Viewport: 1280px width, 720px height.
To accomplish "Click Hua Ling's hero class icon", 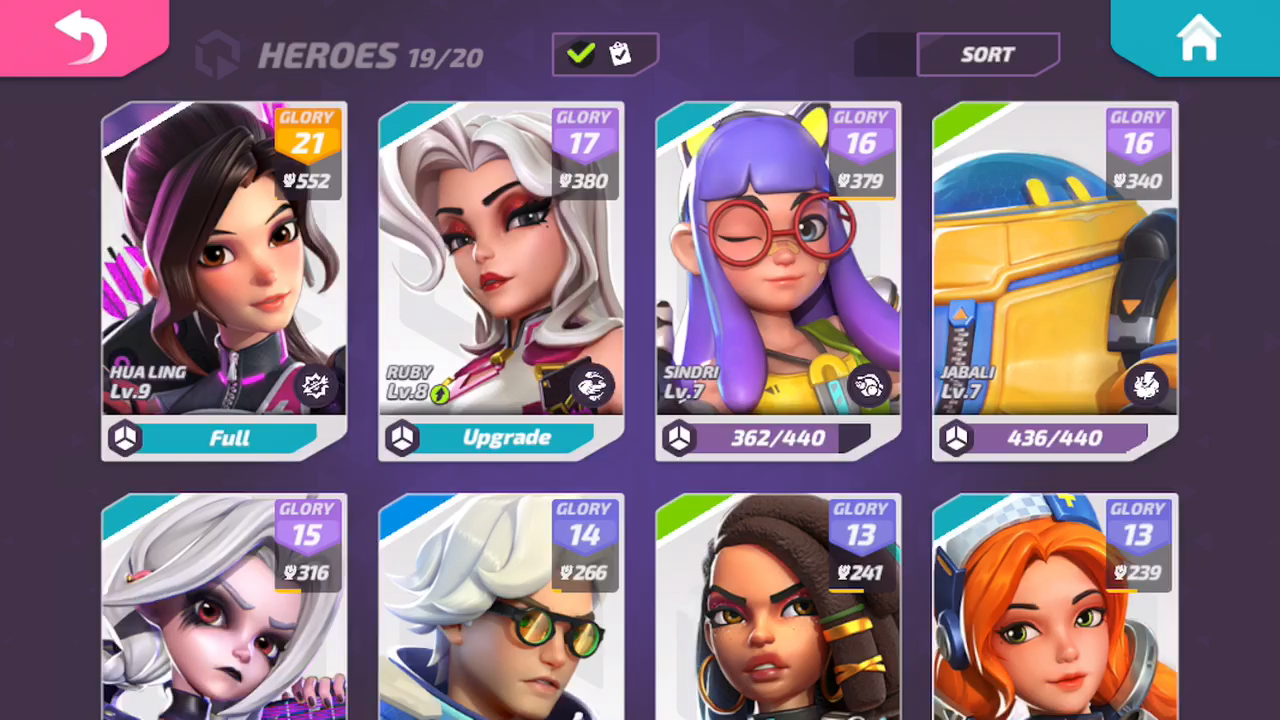I will pos(315,385).
